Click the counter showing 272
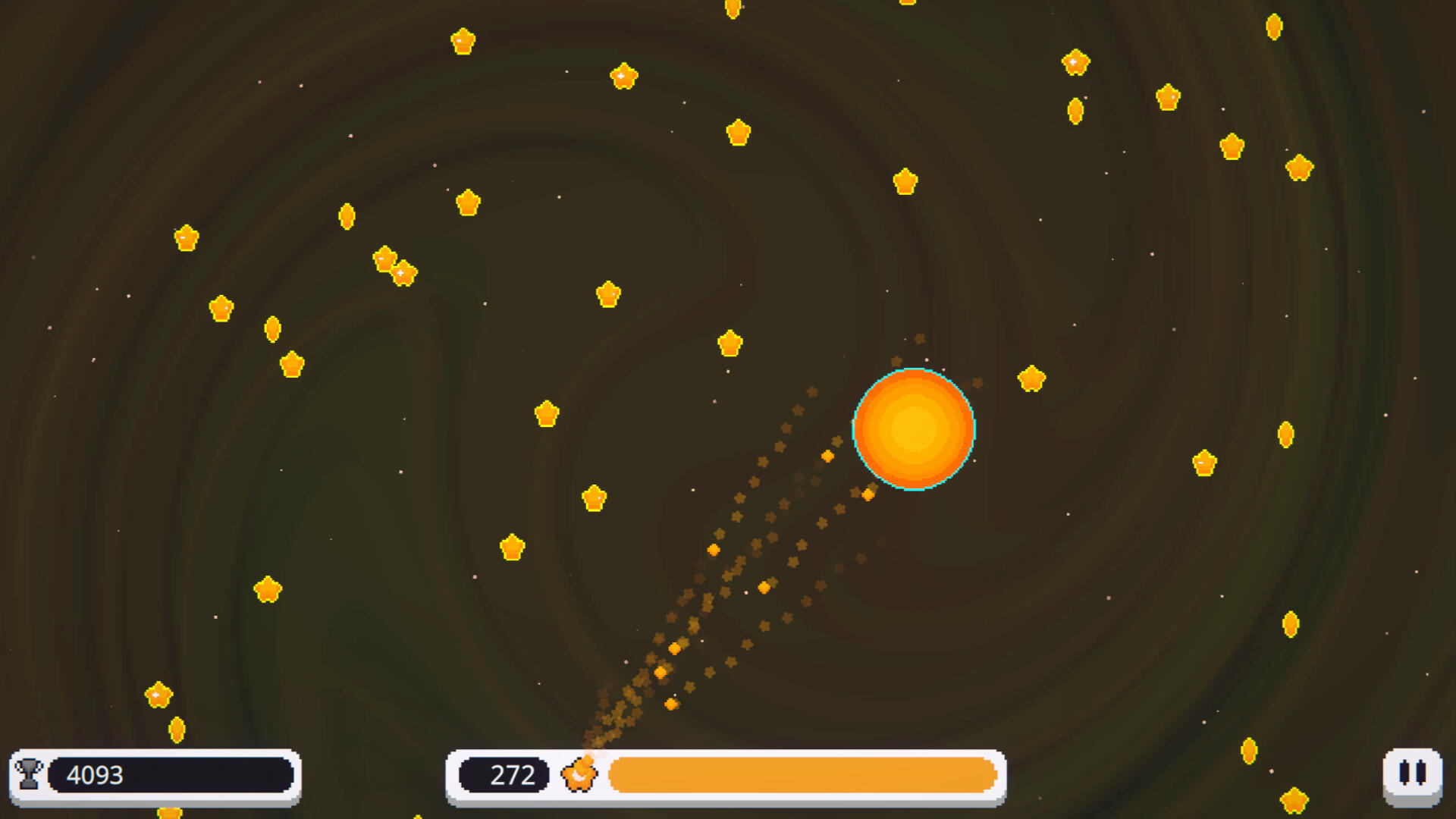This screenshot has width=1456, height=819. click(x=510, y=774)
